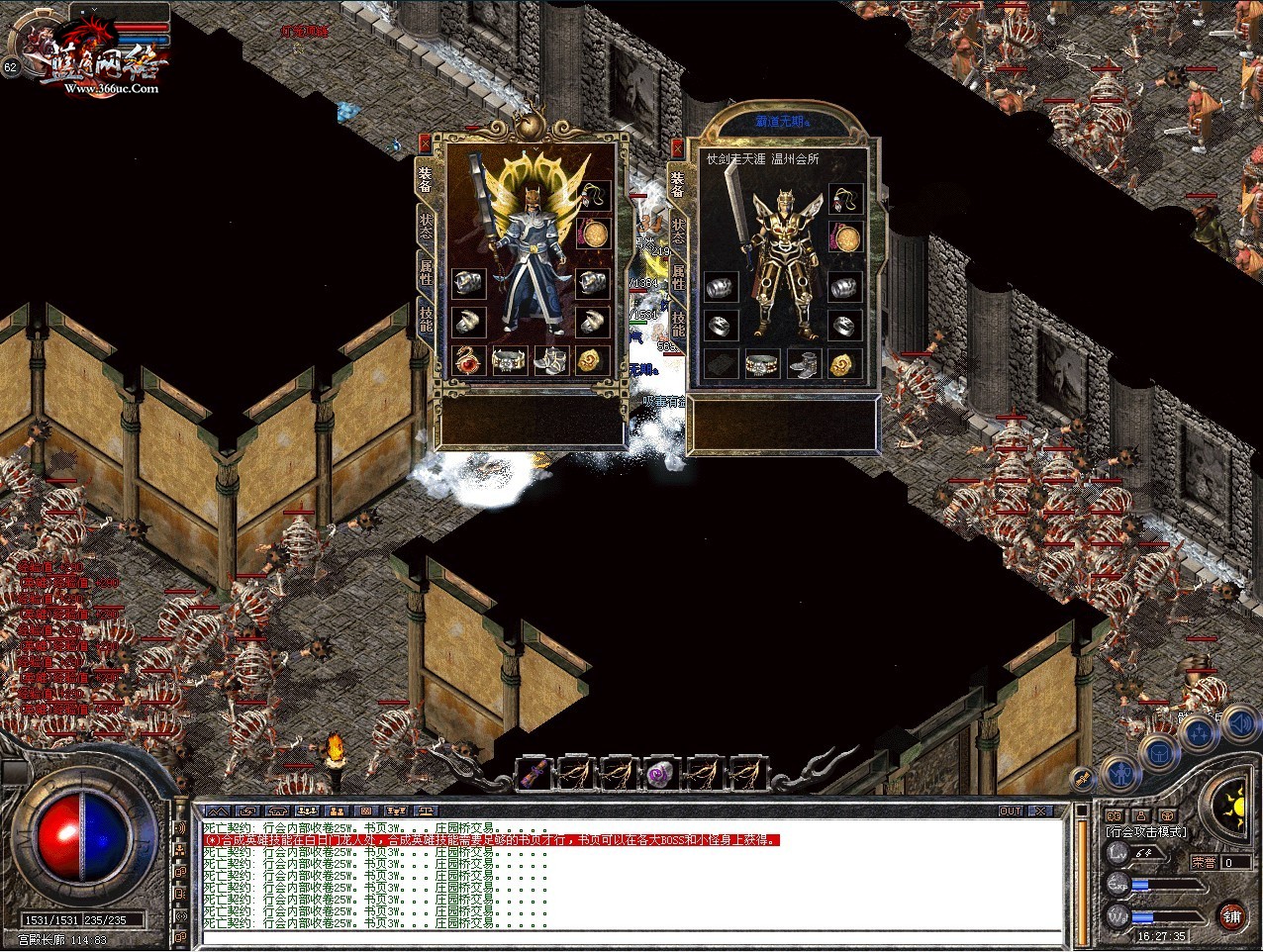
Task: Inspect boots slot in 霸道无期 panel
Action: [804, 365]
